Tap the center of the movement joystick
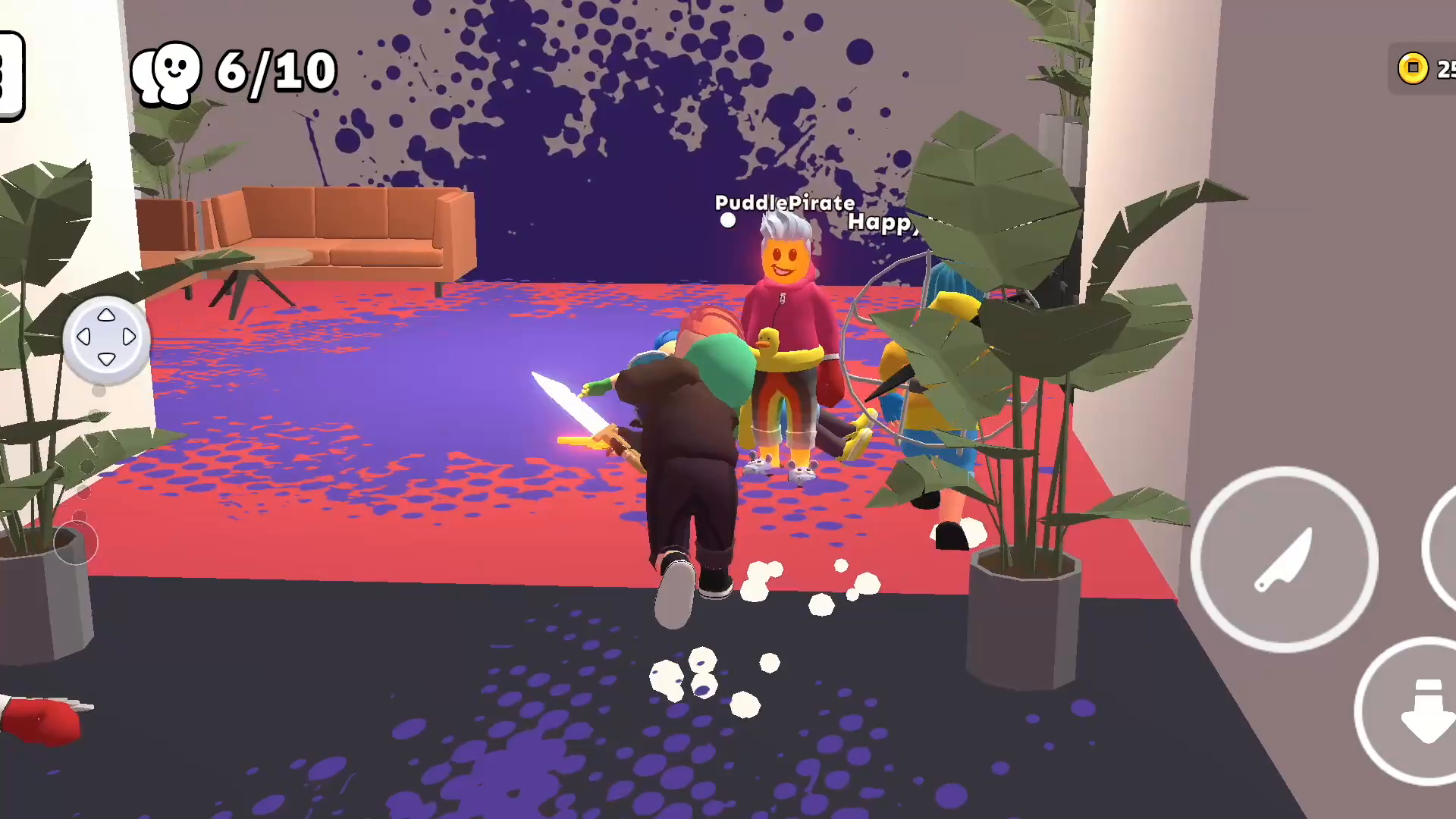The width and height of the screenshot is (1456, 819). [x=106, y=339]
